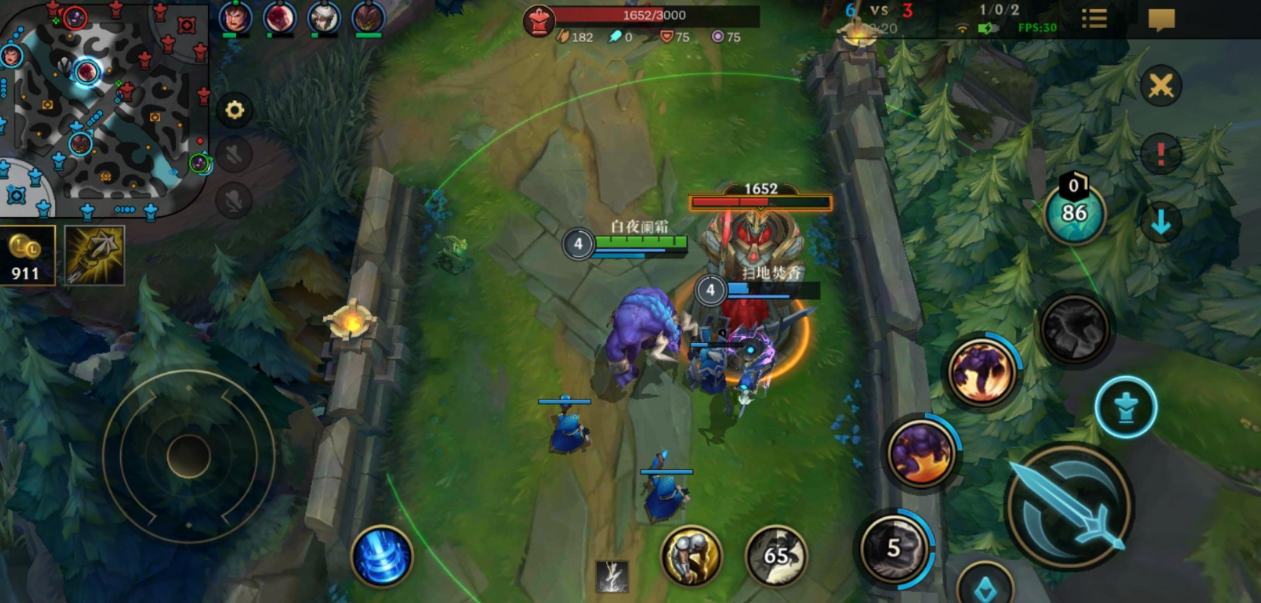Activate the blue Recall button
This screenshot has width=1261, height=603.
click(x=382, y=556)
